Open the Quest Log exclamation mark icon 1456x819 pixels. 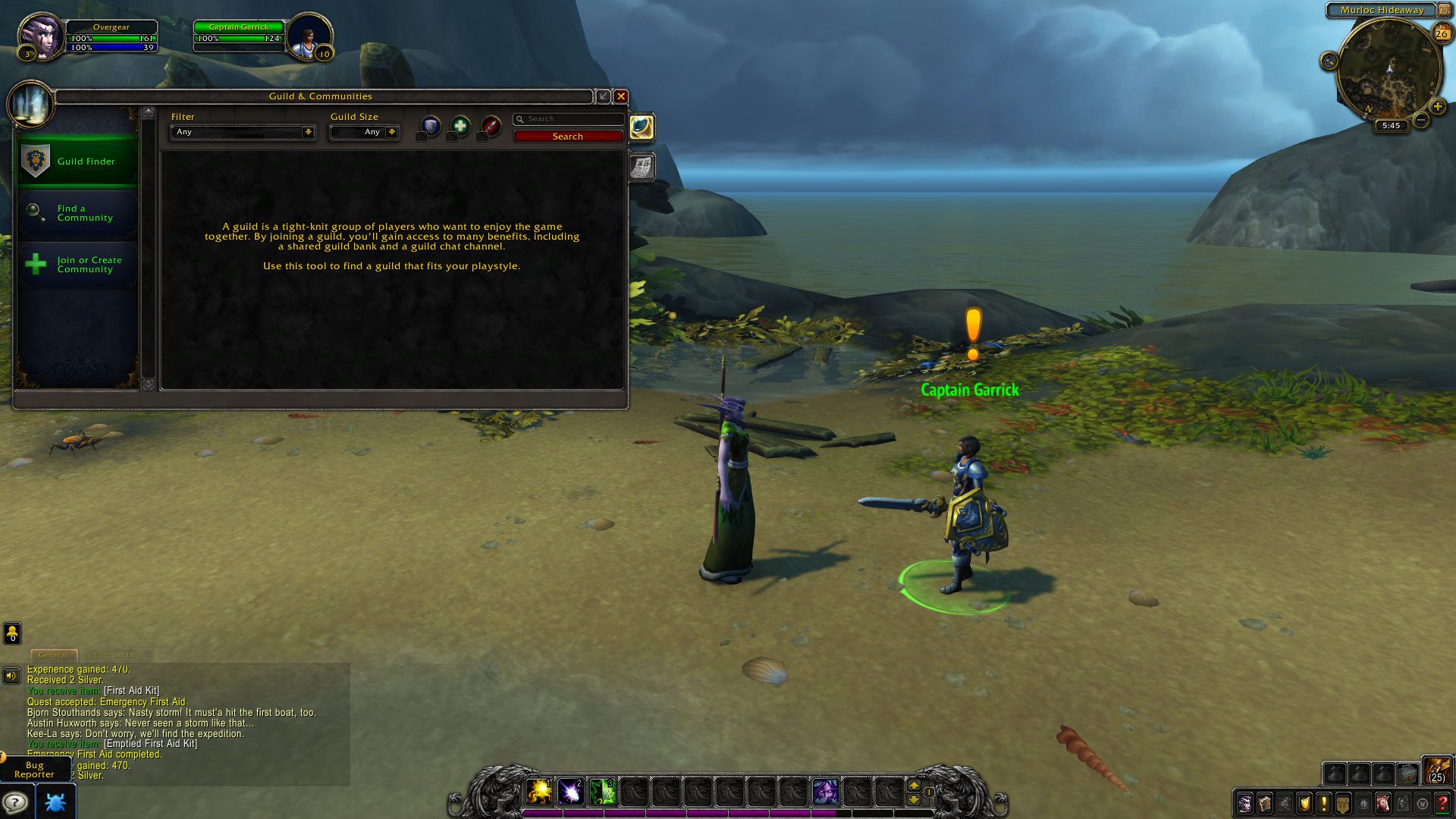pos(1324,802)
